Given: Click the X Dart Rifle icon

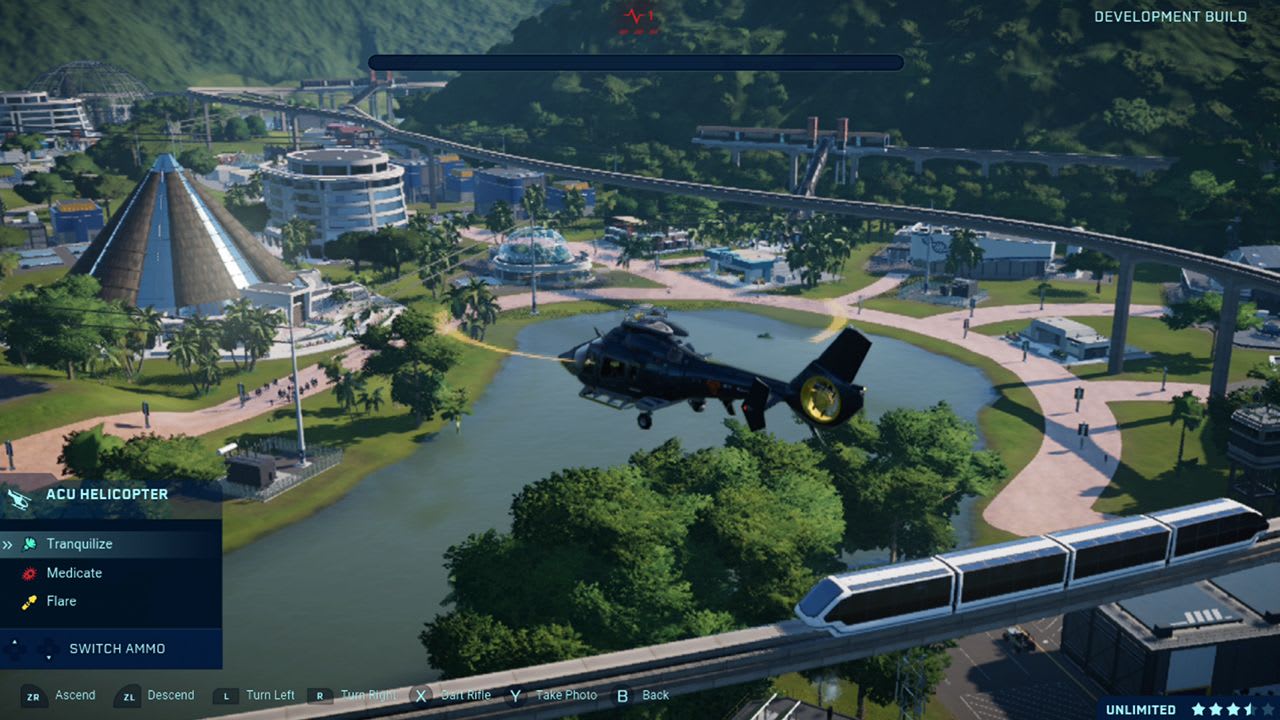Looking at the screenshot, I should (420, 694).
